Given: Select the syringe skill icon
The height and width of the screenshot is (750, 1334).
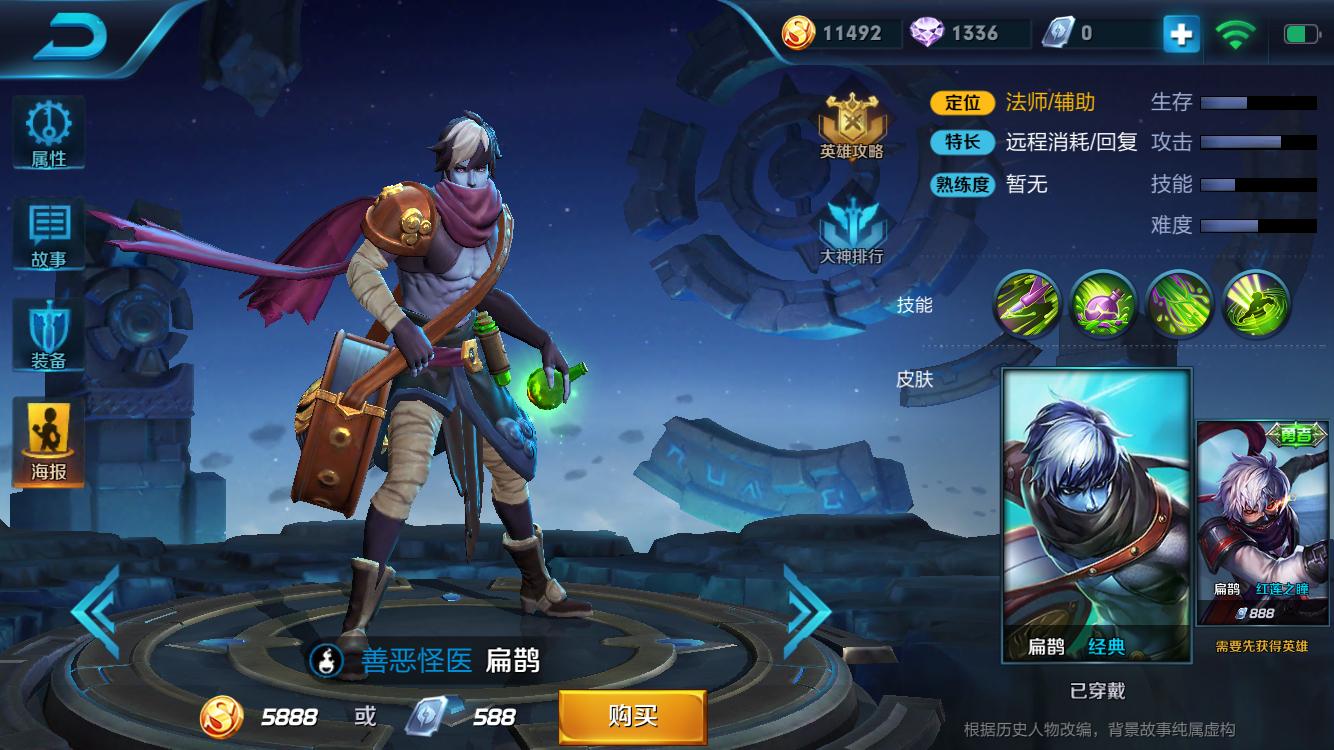Looking at the screenshot, I should click(1026, 304).
